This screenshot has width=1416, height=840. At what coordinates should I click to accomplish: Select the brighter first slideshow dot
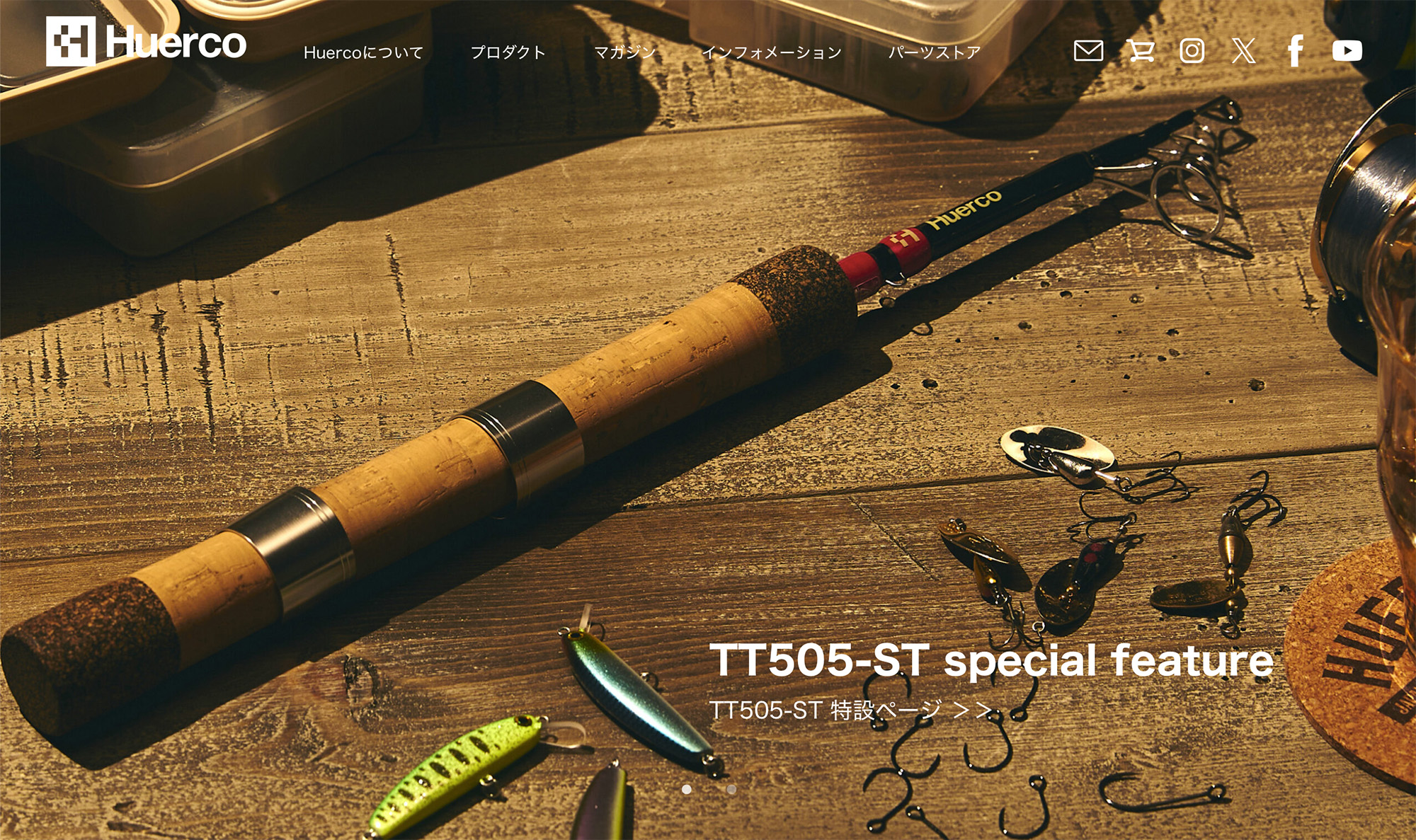point(687,789)
